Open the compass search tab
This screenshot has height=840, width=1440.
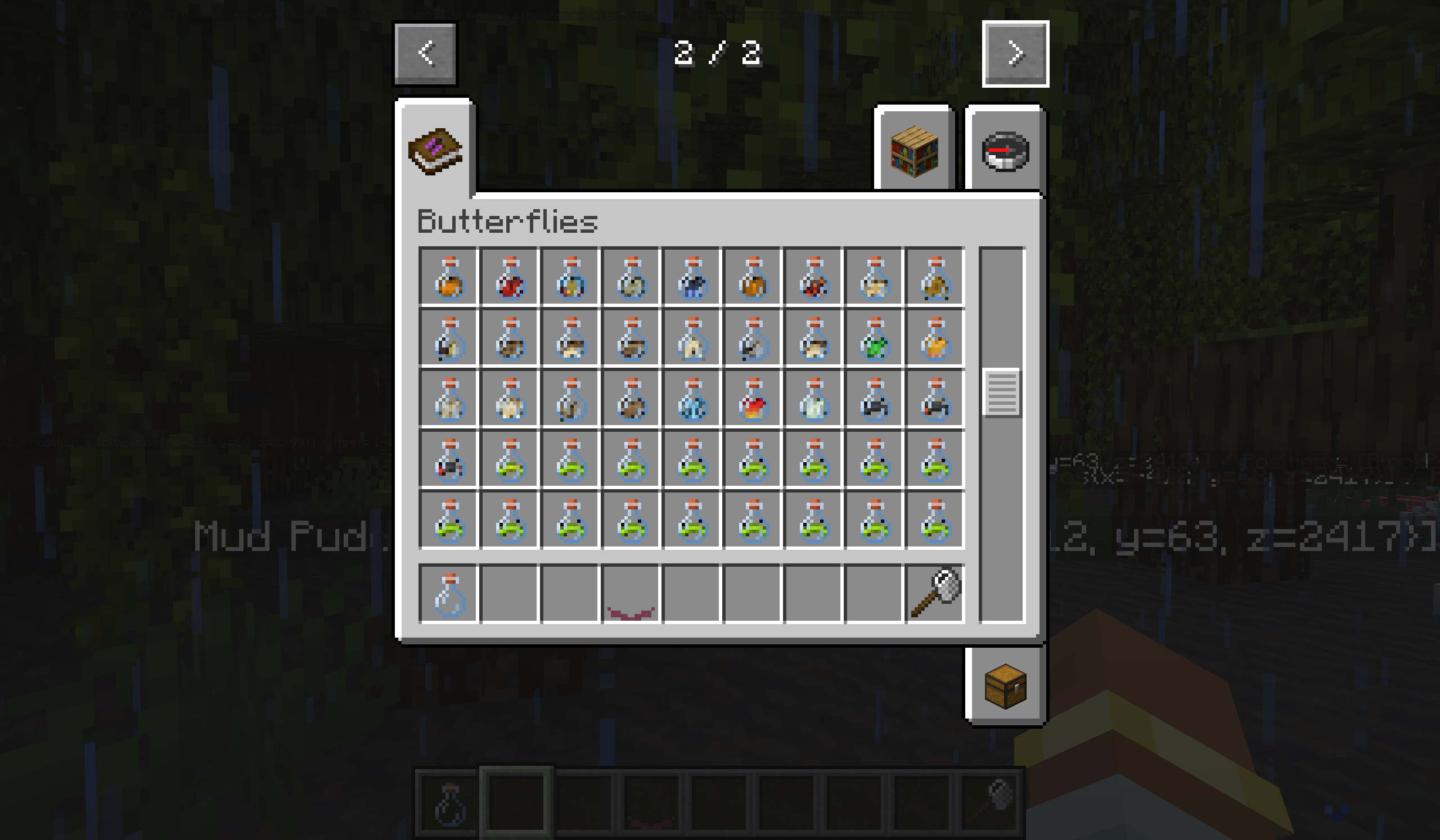1005,151
